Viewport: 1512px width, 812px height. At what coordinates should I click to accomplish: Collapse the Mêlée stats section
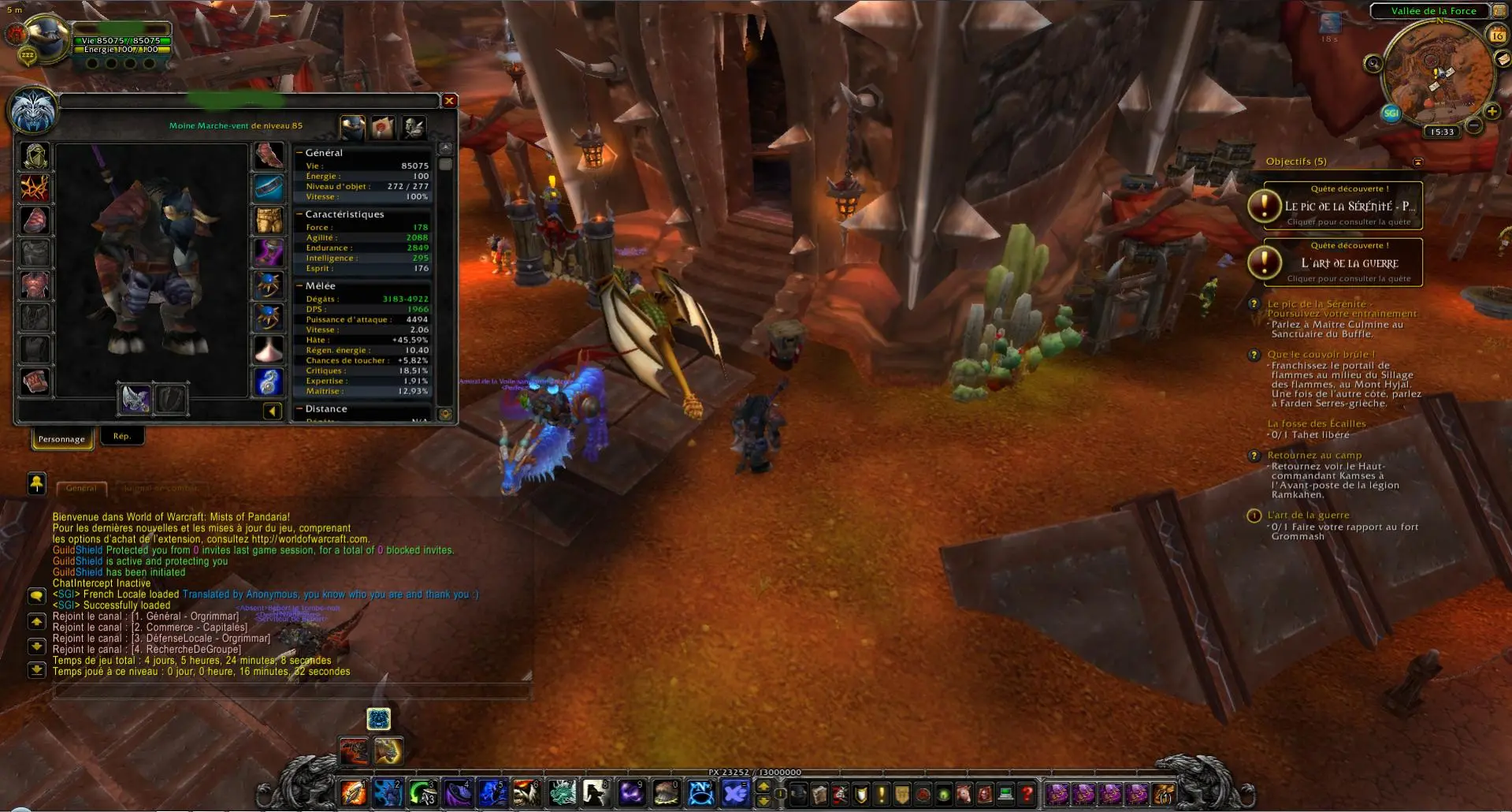click(299, 286)
